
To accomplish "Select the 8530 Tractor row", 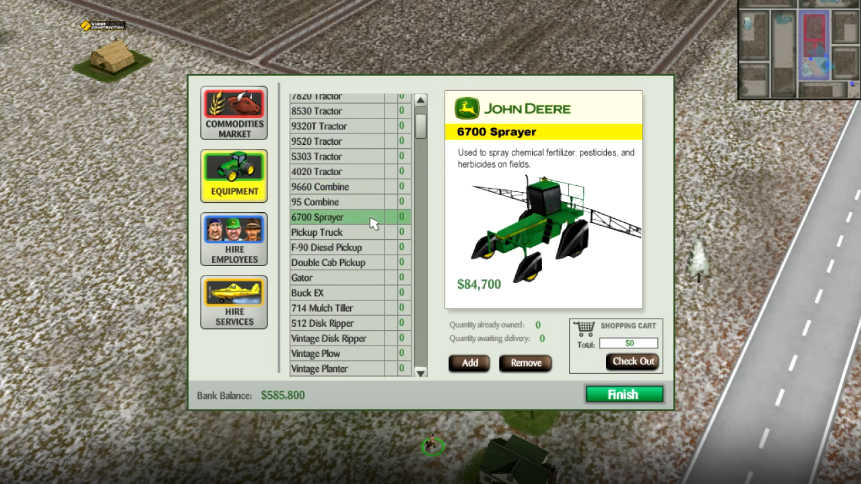I will click(x=337, y=111).
